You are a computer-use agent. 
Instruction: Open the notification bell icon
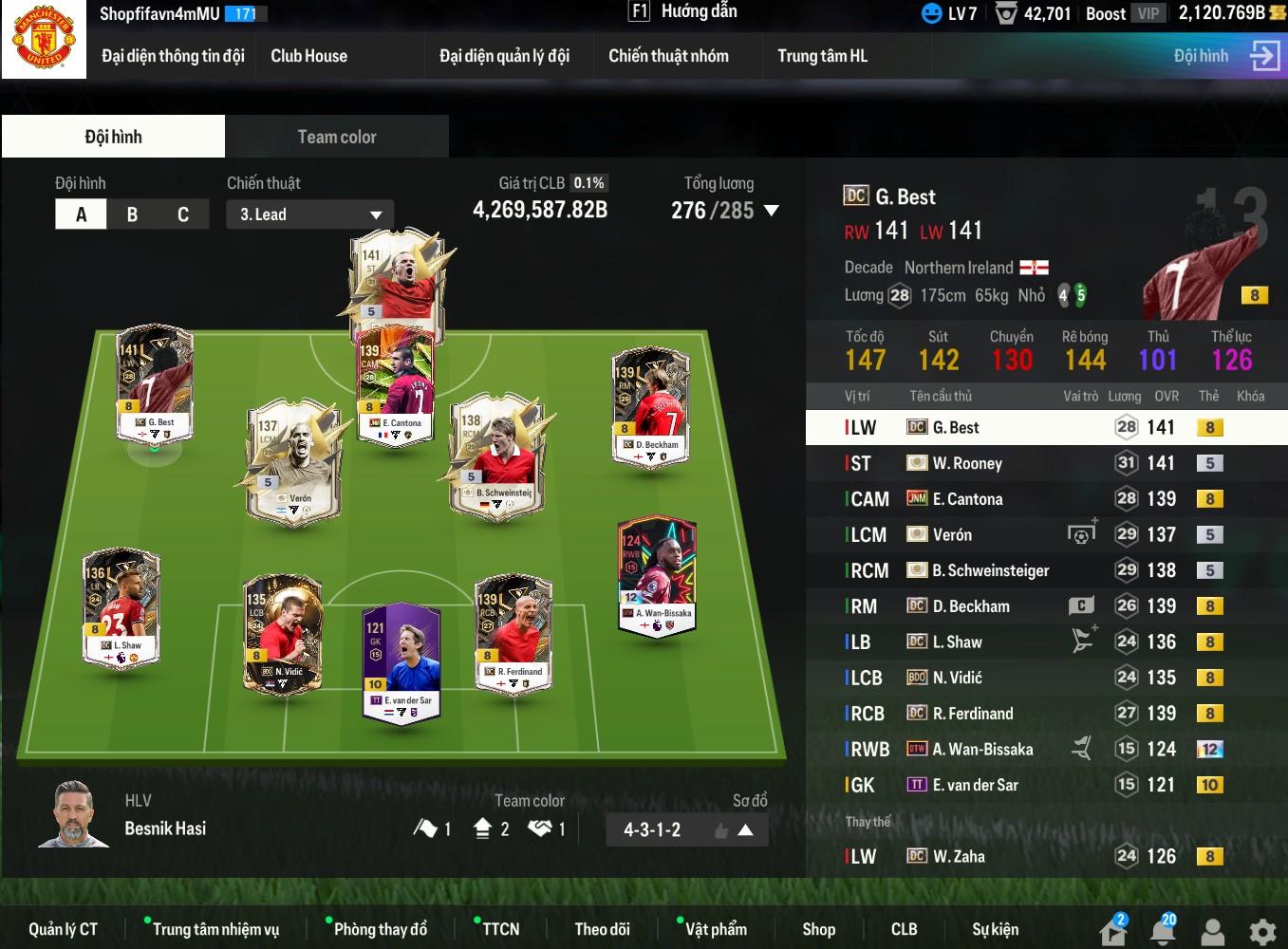(x=1163, y=930)
